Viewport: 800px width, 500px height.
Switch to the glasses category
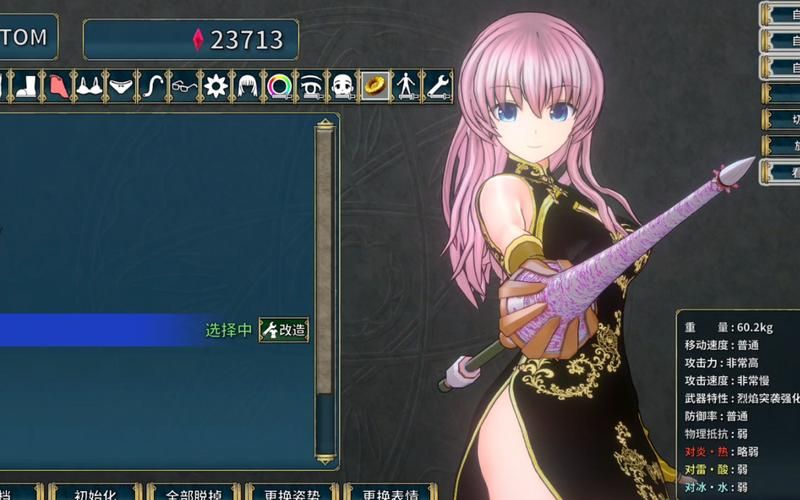point(183,86)
